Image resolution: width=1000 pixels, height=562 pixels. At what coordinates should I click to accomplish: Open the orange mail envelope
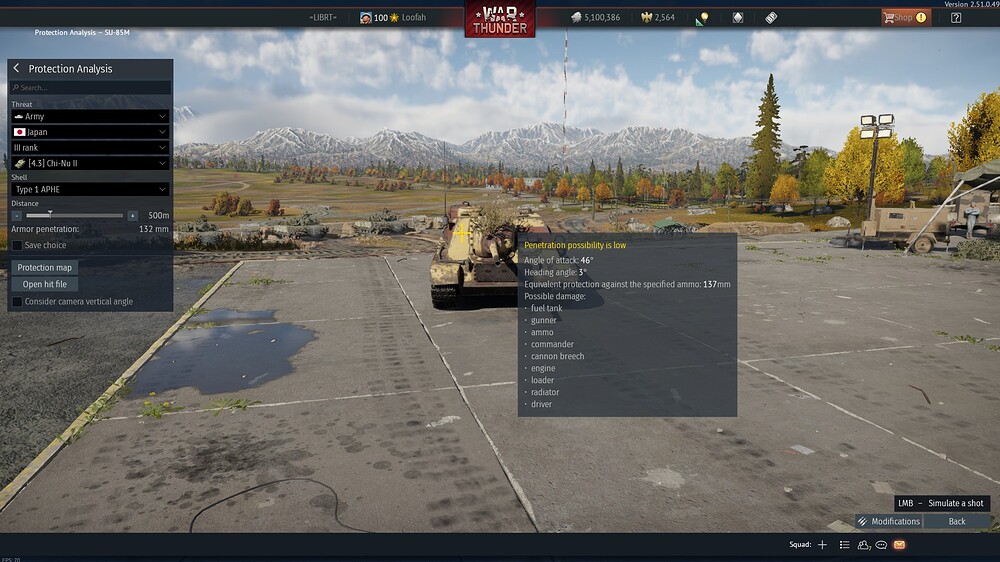899,545
